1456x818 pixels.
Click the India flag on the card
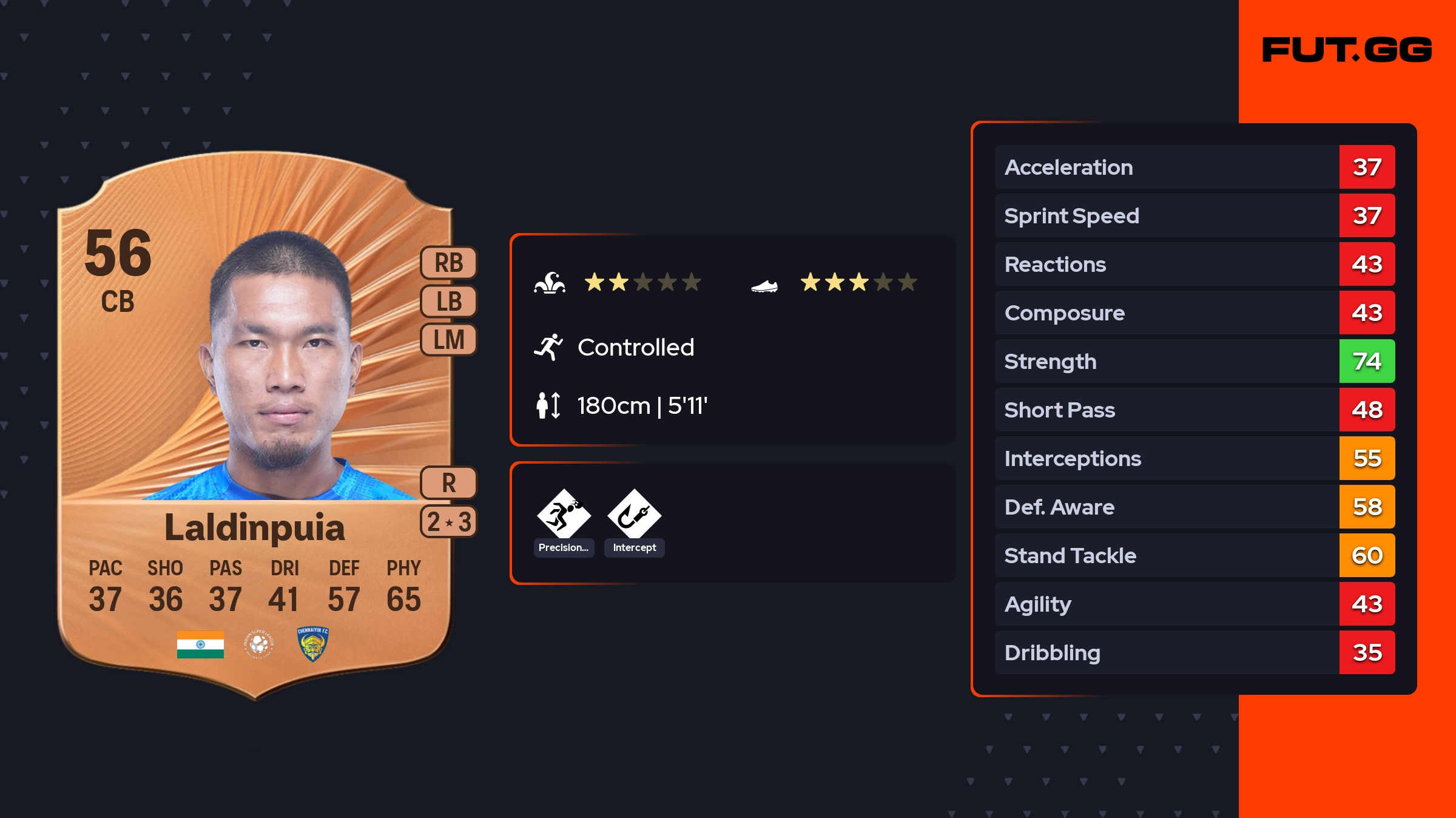pyautogui.click(x=200, y=644)
